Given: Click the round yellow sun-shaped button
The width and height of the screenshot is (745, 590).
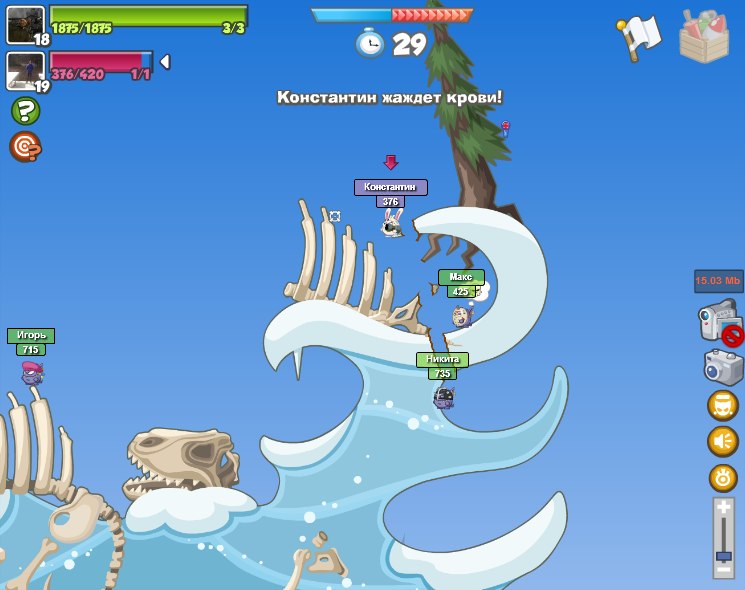Looking at the screenshot, I should pos(723,477).
